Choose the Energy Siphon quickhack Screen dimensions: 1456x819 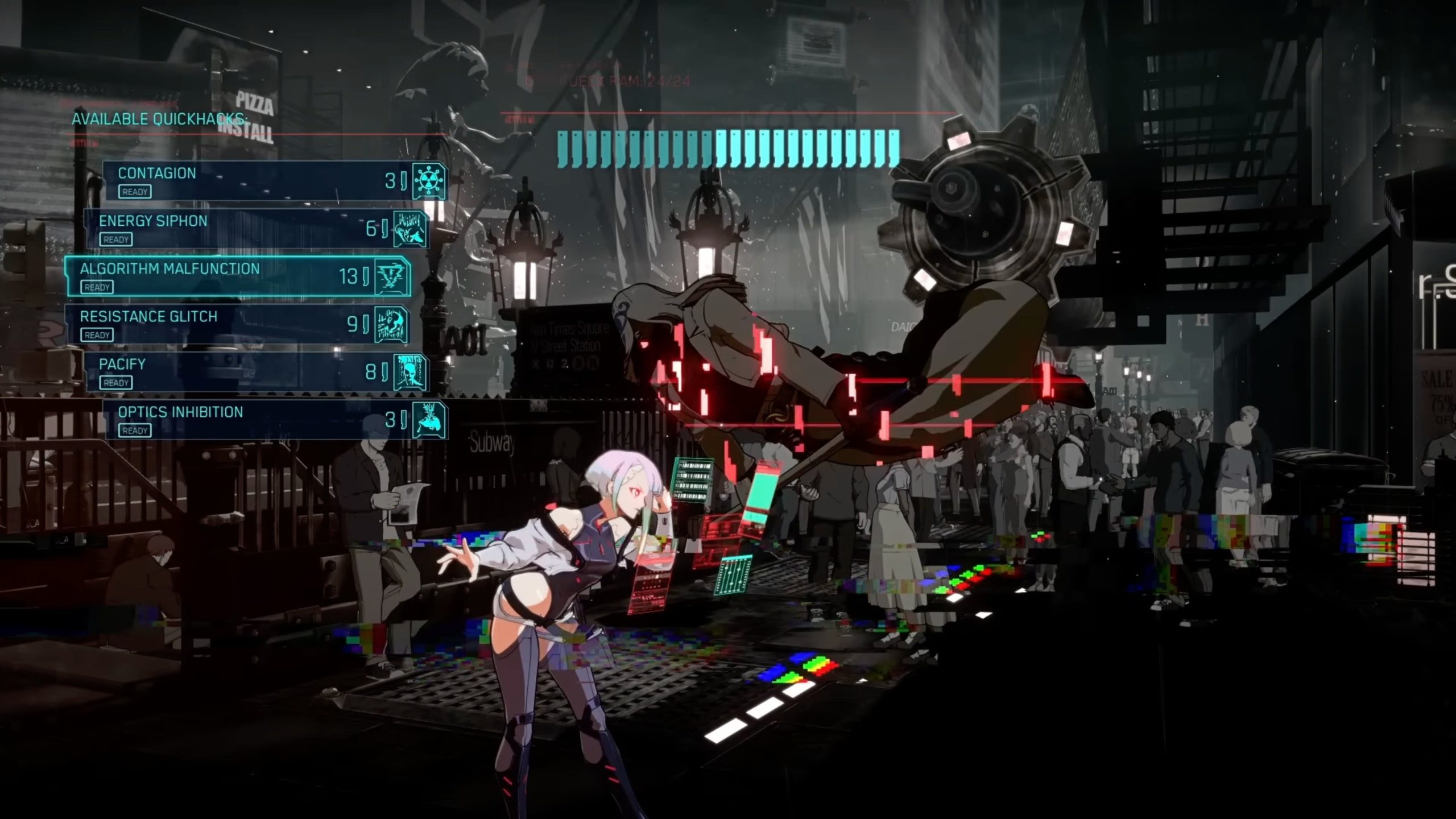[256, 229]
